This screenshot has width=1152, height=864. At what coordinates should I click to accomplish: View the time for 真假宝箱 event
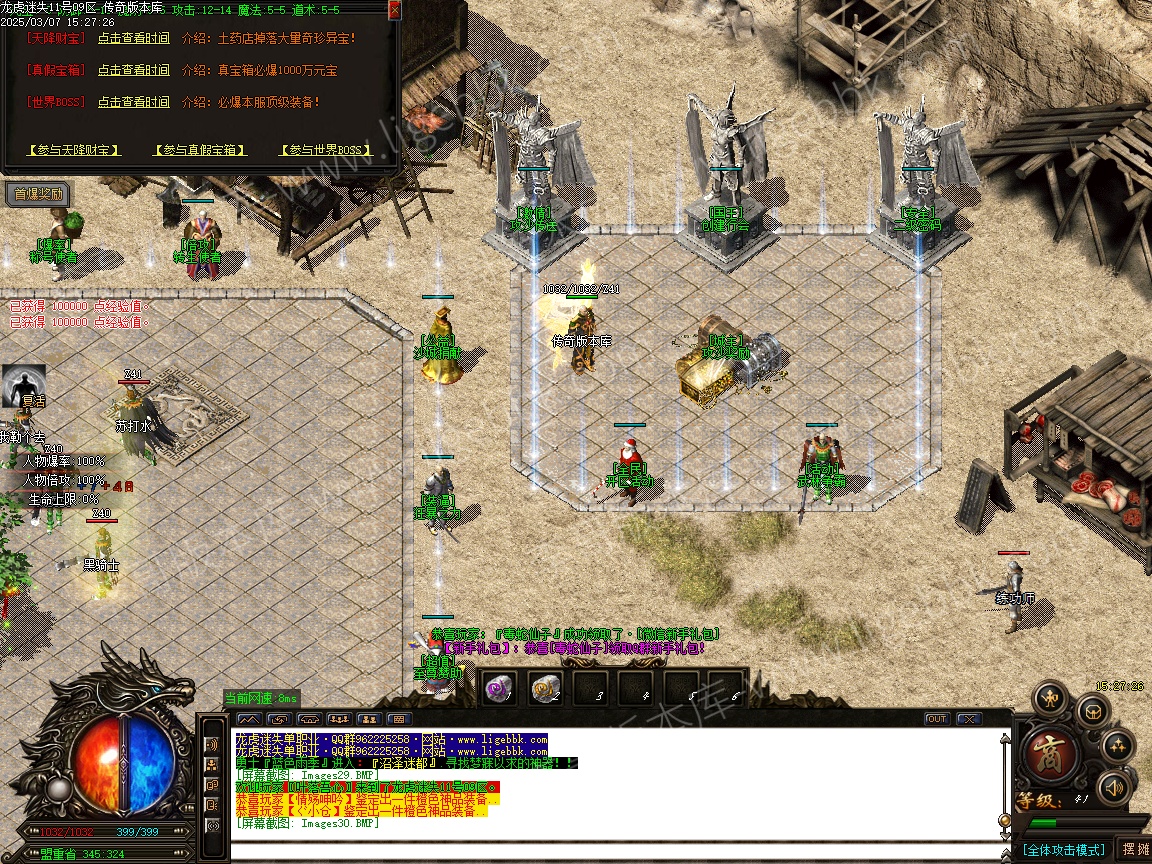(x=133, y=71)
